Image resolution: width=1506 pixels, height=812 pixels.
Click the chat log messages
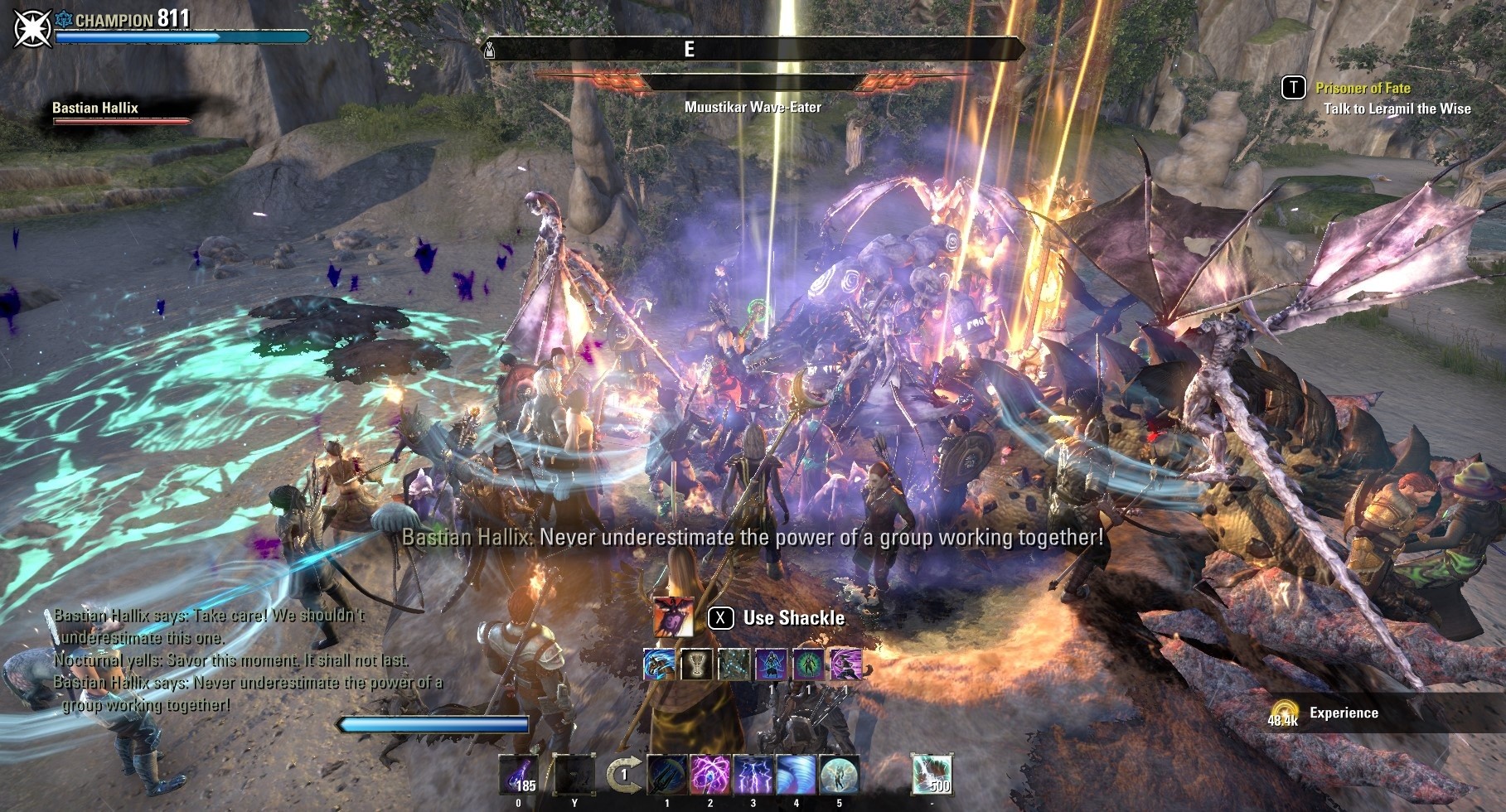(x=224, y=660)
